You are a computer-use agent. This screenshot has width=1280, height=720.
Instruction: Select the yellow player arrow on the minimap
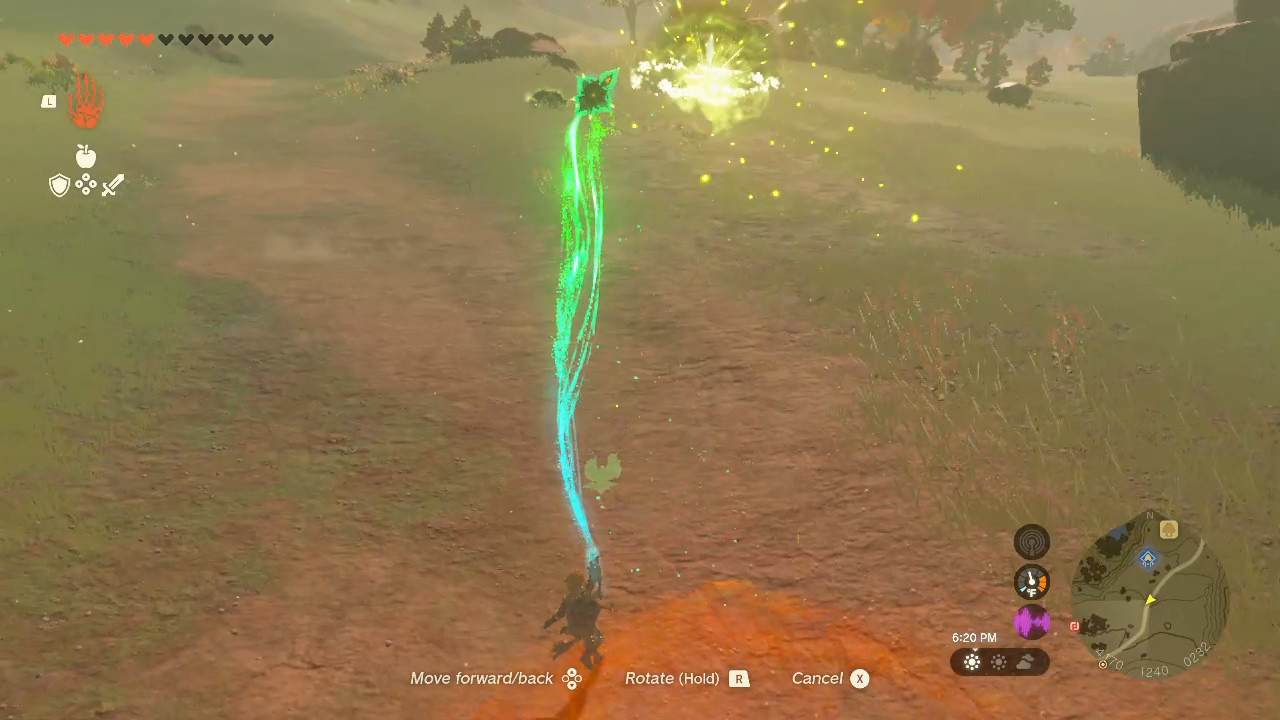click(1151, 600)
